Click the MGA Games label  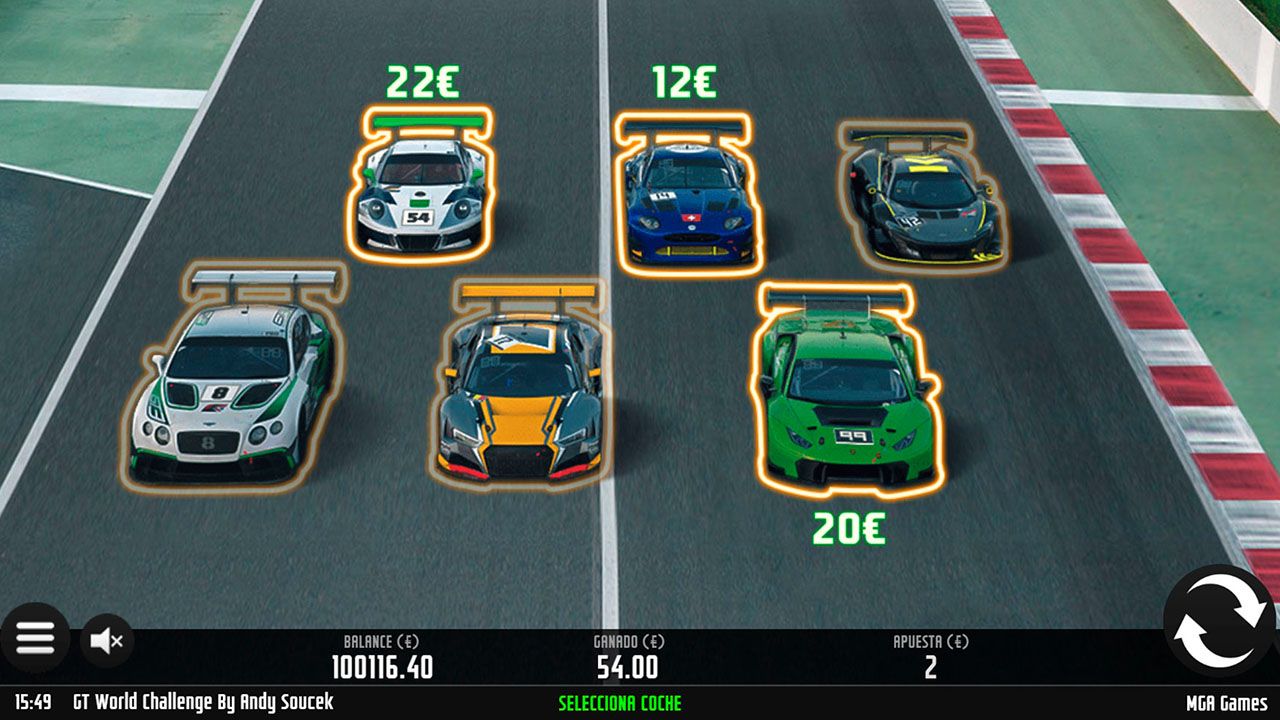coord(1225,702)
